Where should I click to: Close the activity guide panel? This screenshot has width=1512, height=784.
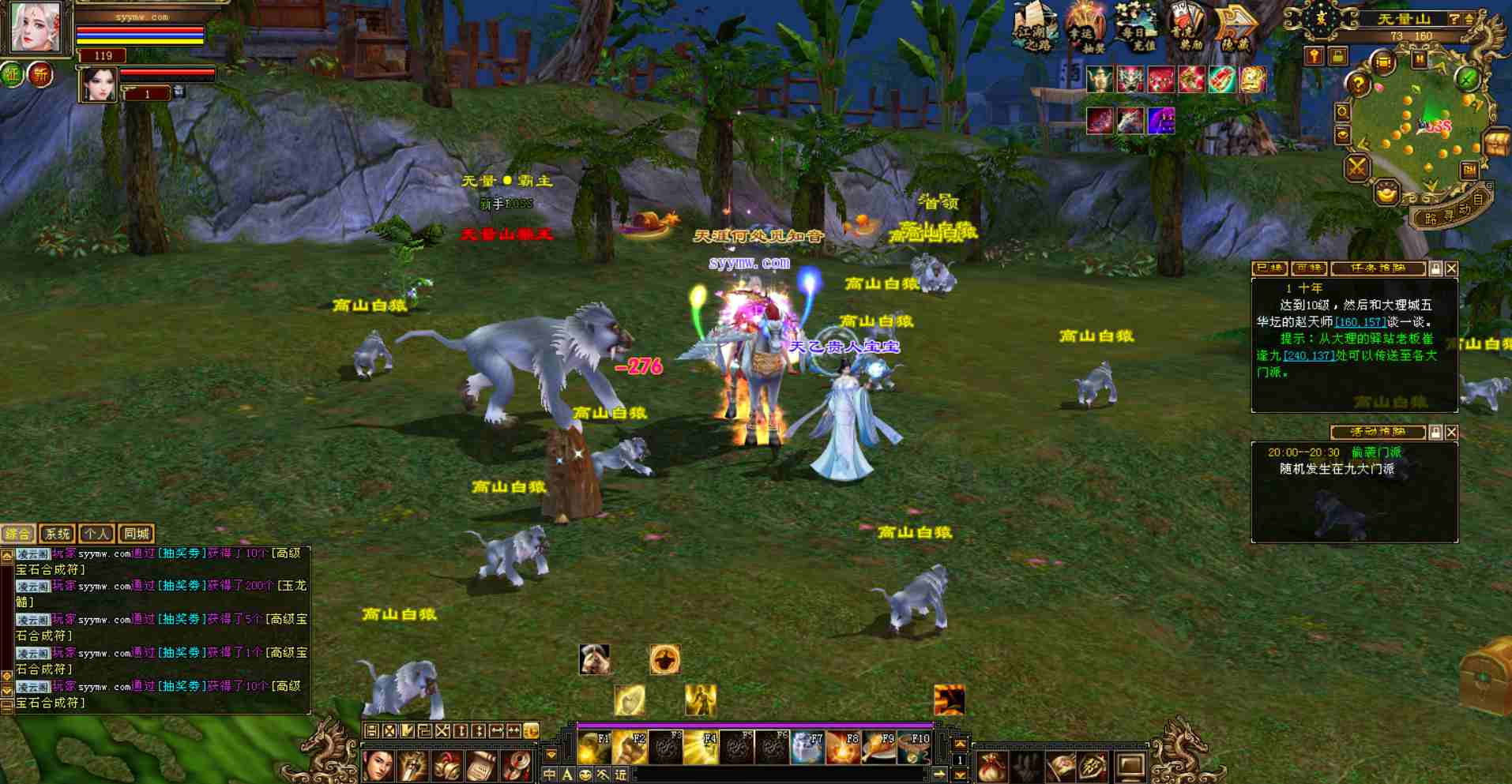[1451, 432]
